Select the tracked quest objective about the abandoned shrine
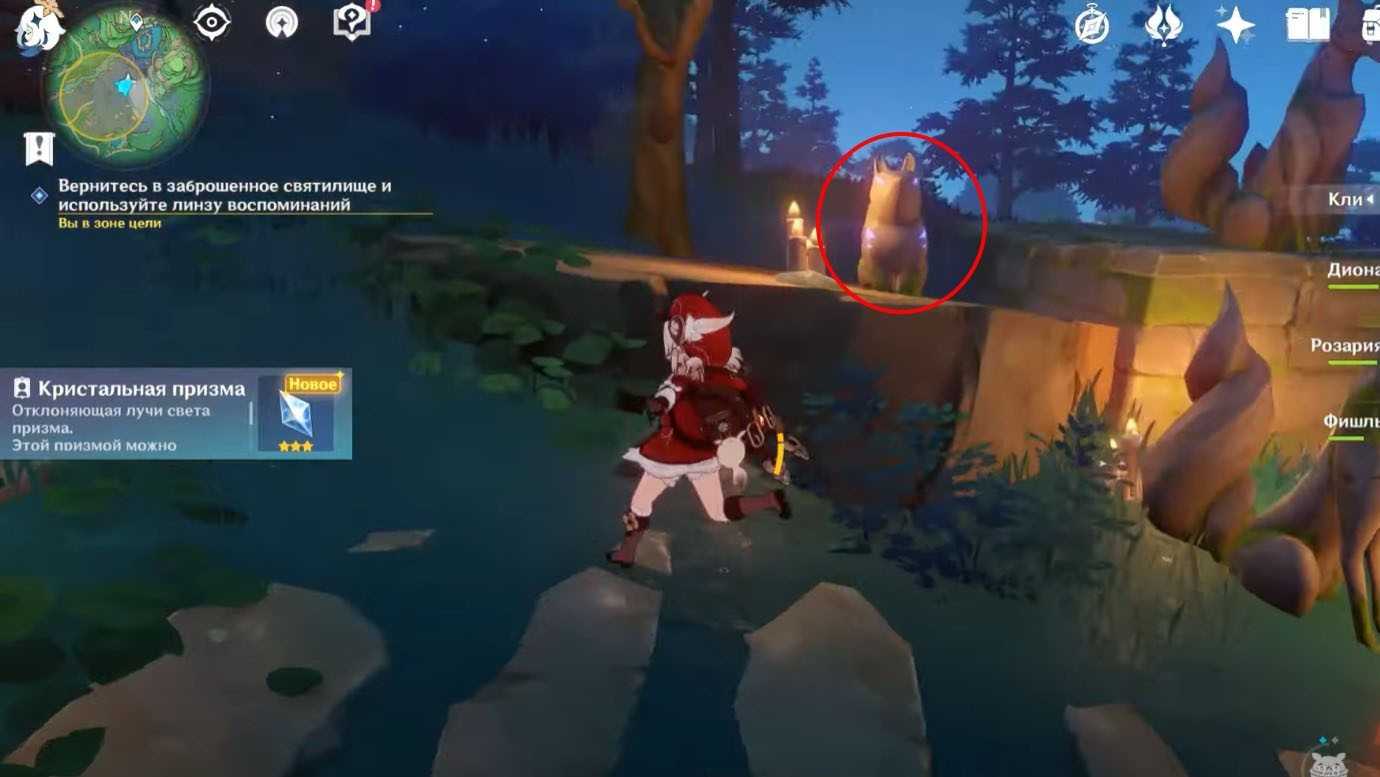The image size is (1380, 777). coord(224,196)
